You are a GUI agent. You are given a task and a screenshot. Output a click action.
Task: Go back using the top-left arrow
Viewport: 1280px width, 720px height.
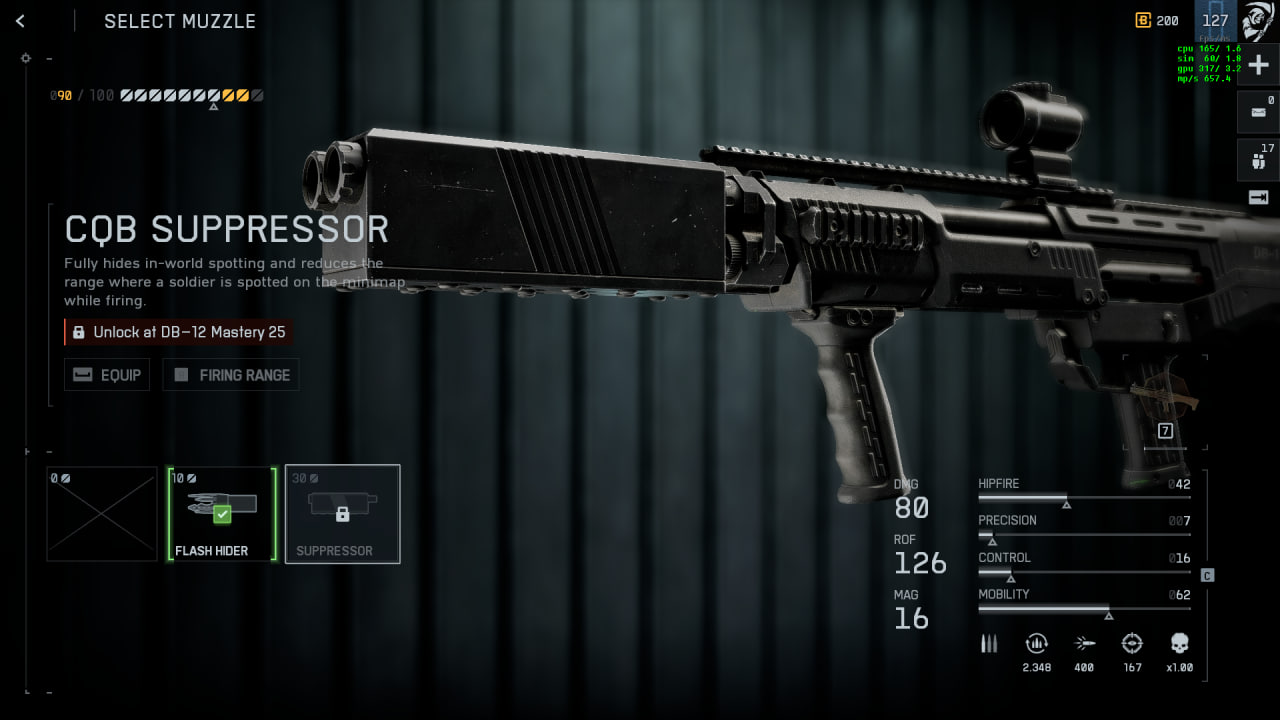20,21
